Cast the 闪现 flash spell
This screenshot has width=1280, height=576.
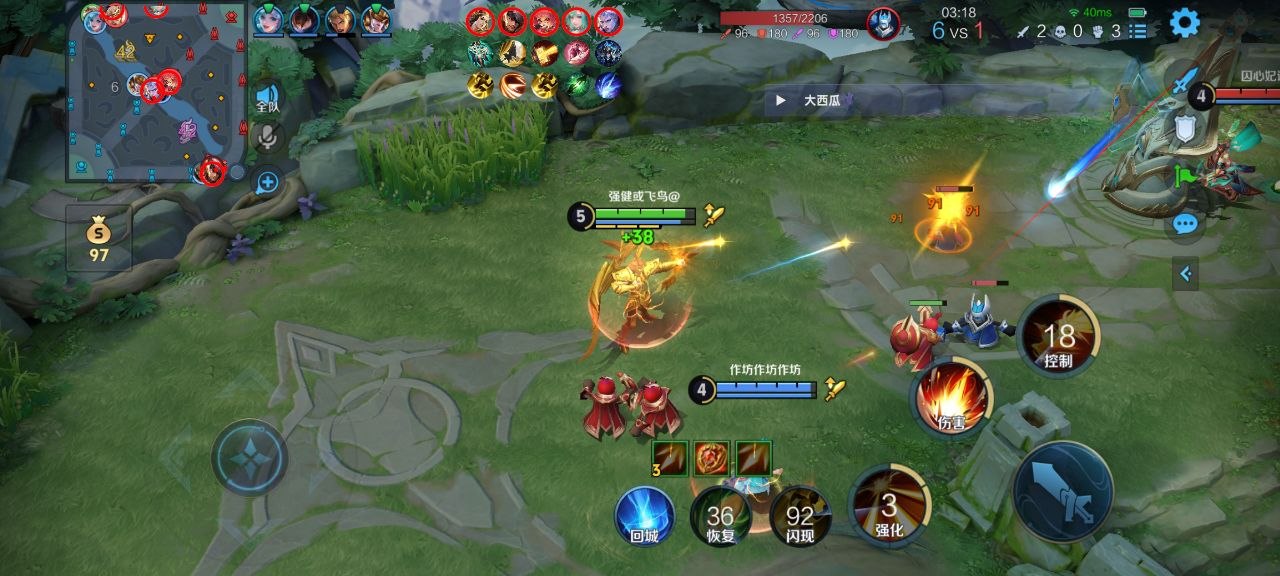[799, 517]
